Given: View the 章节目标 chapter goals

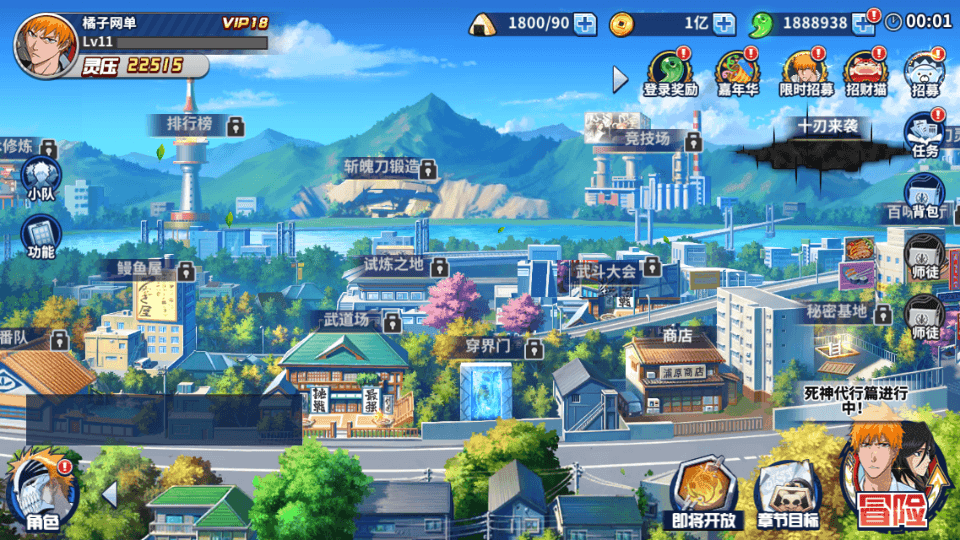Looking at the screenshot, I should click(788, 497).
